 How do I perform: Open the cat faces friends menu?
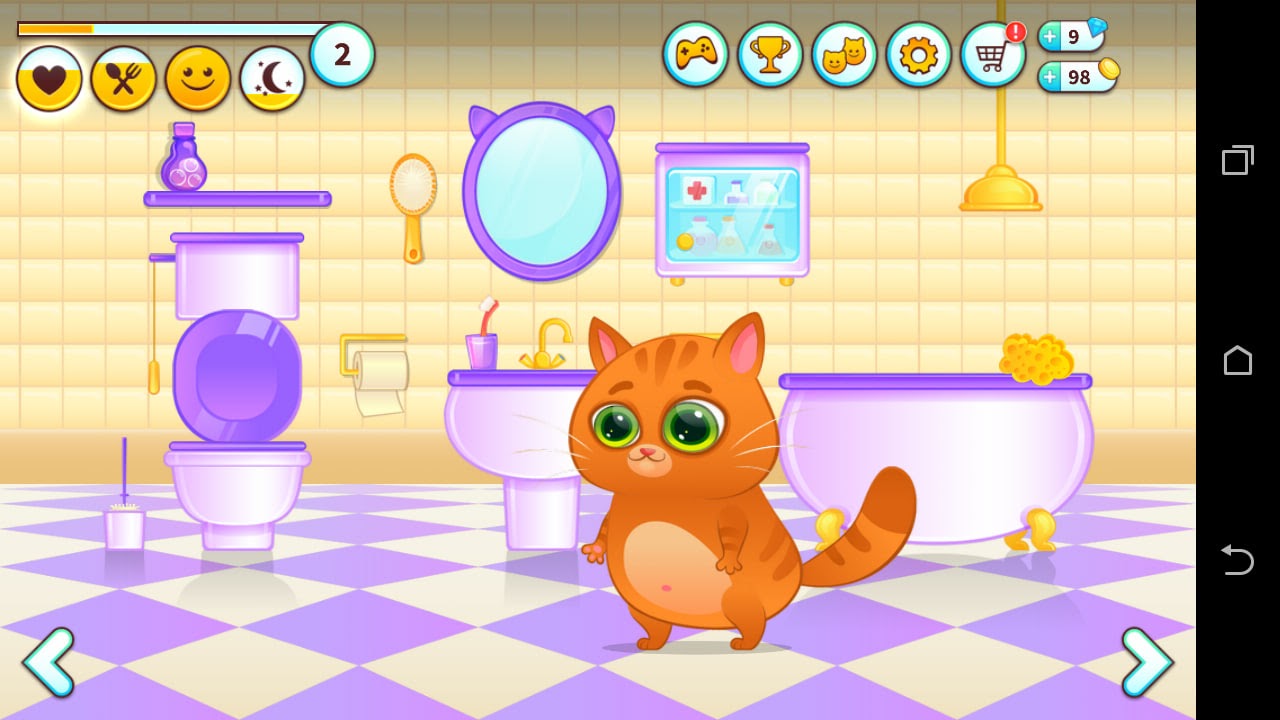tap(844, 55)
